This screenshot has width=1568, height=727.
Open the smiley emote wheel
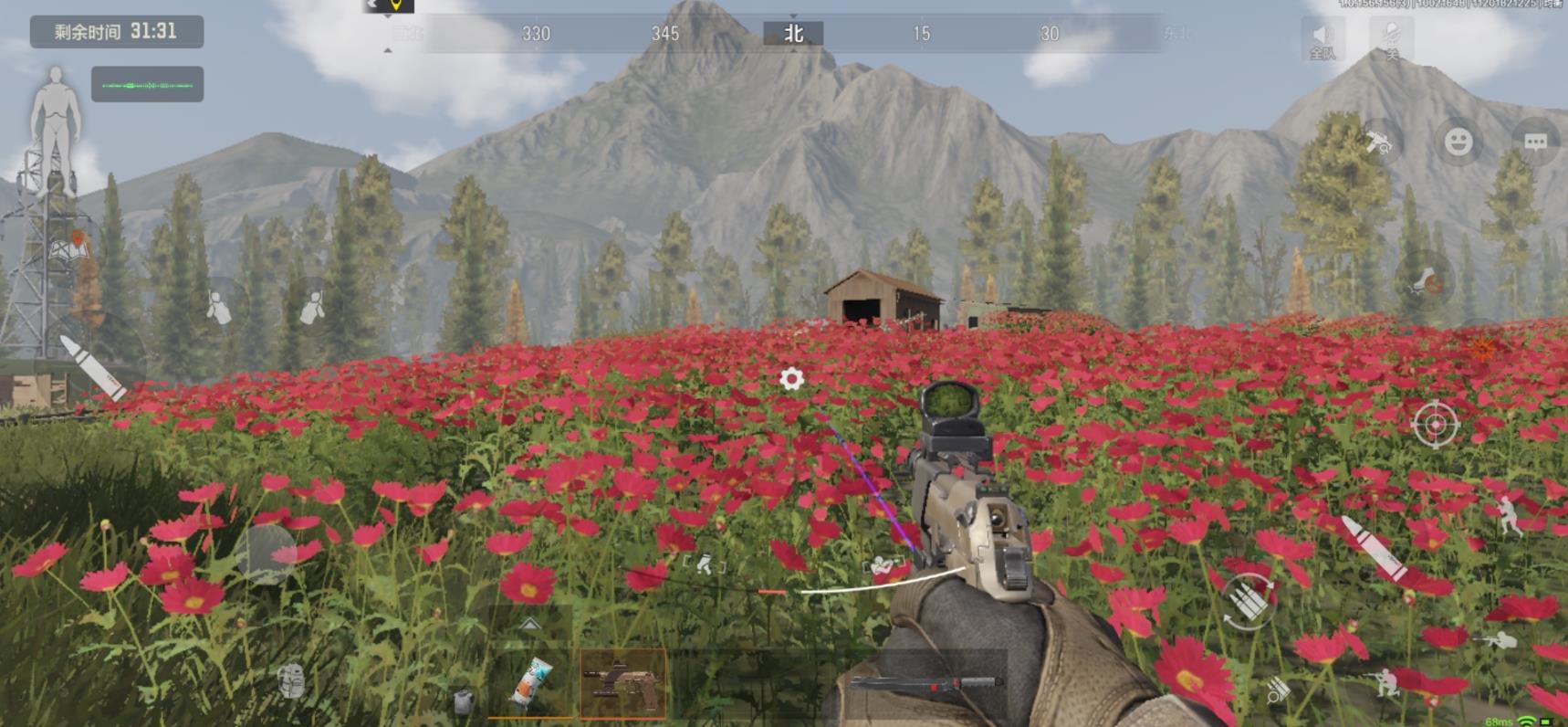(x=1458, y=142)
